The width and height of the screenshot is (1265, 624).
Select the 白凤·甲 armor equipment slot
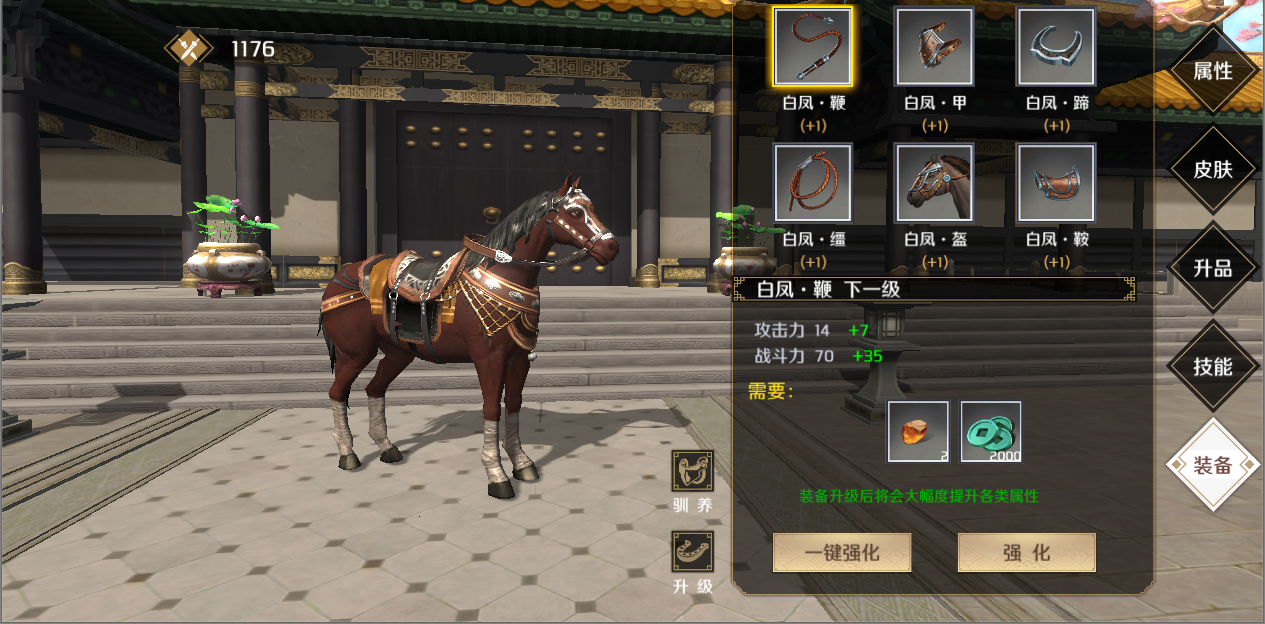[x=934, y=46]
